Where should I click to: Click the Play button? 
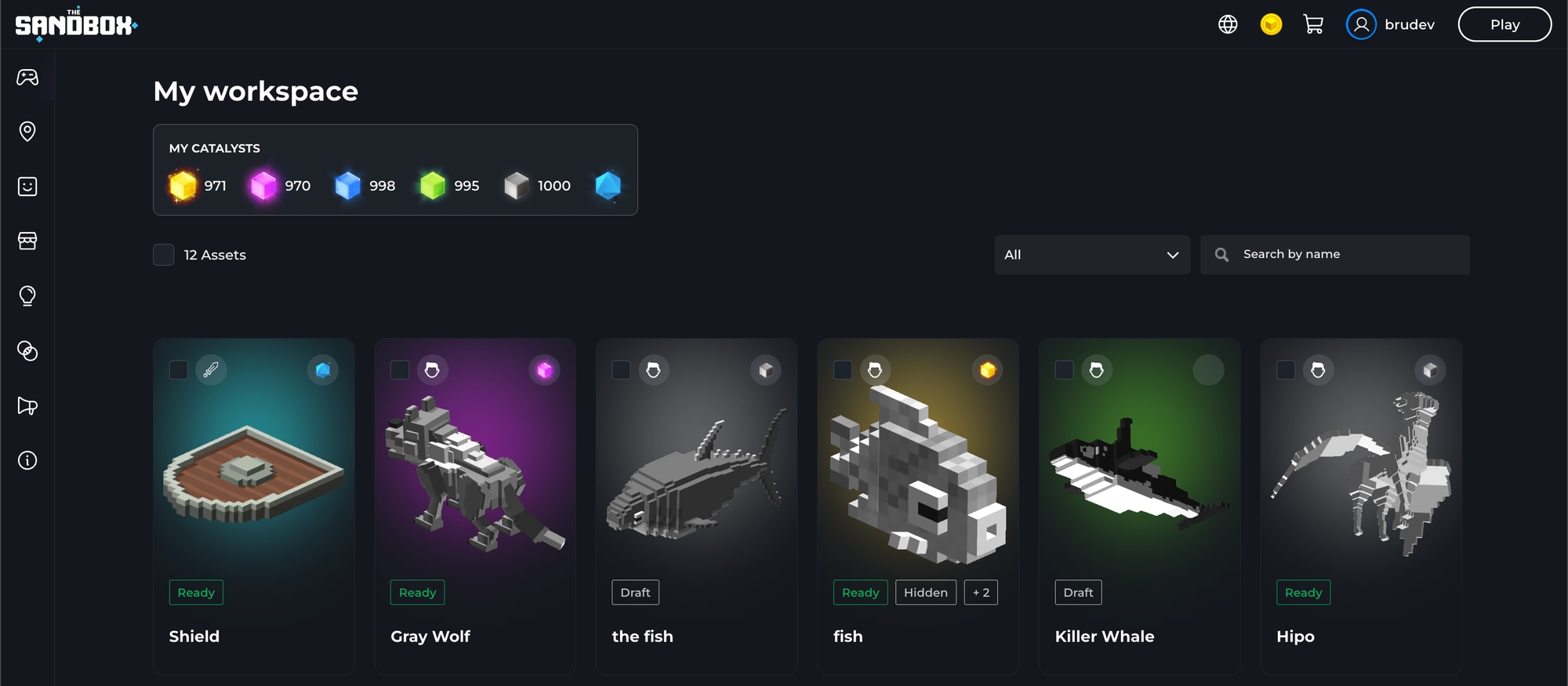tap(1504, 24)
